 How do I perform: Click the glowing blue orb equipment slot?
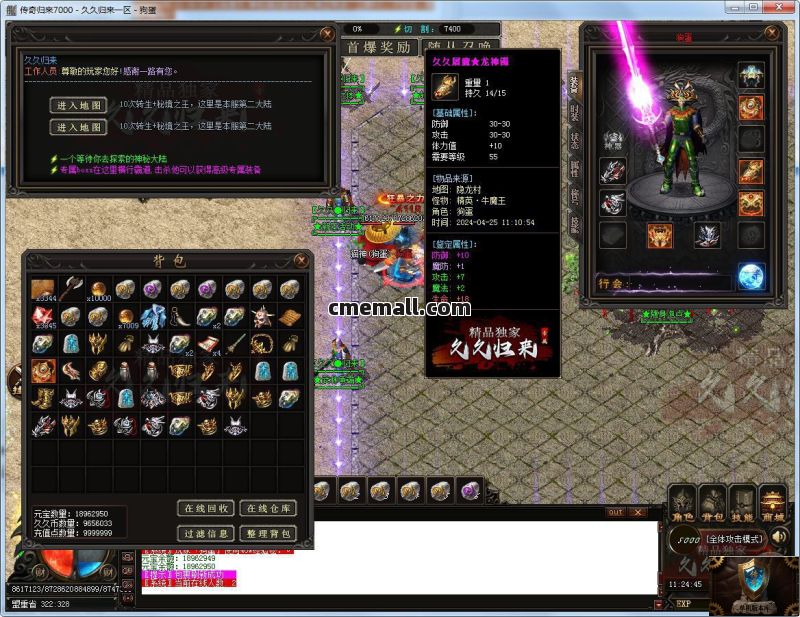tap(751, 275)
